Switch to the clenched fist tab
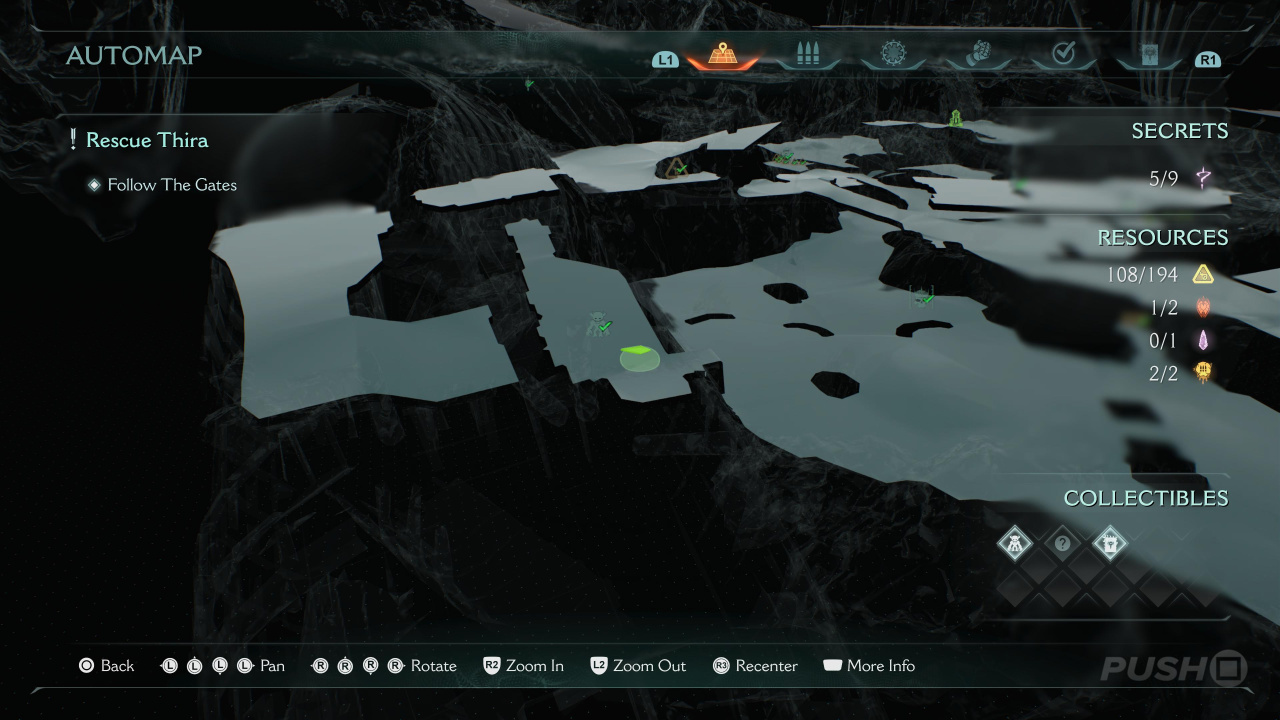The image size is (1280, 720). pos(977,54)
